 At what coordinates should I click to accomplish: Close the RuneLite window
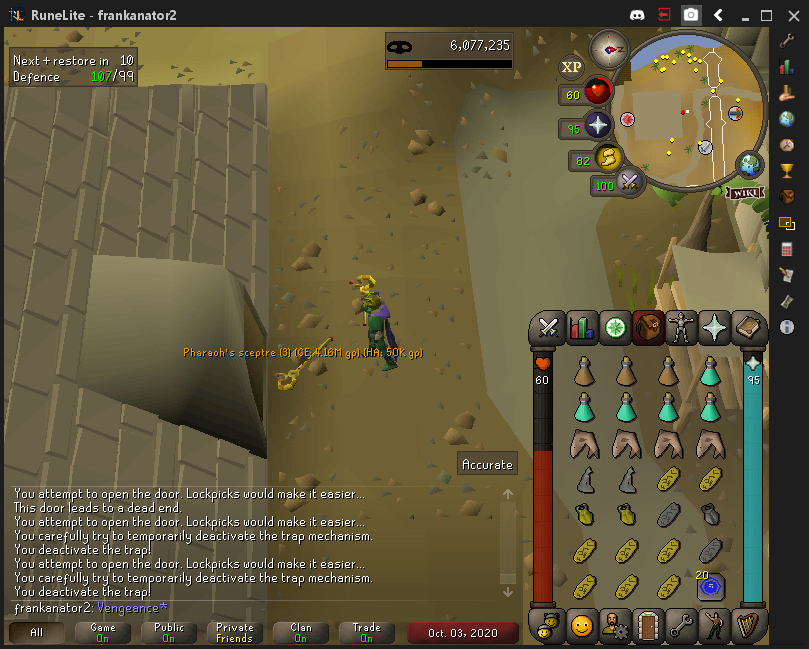tap(792, 15)
